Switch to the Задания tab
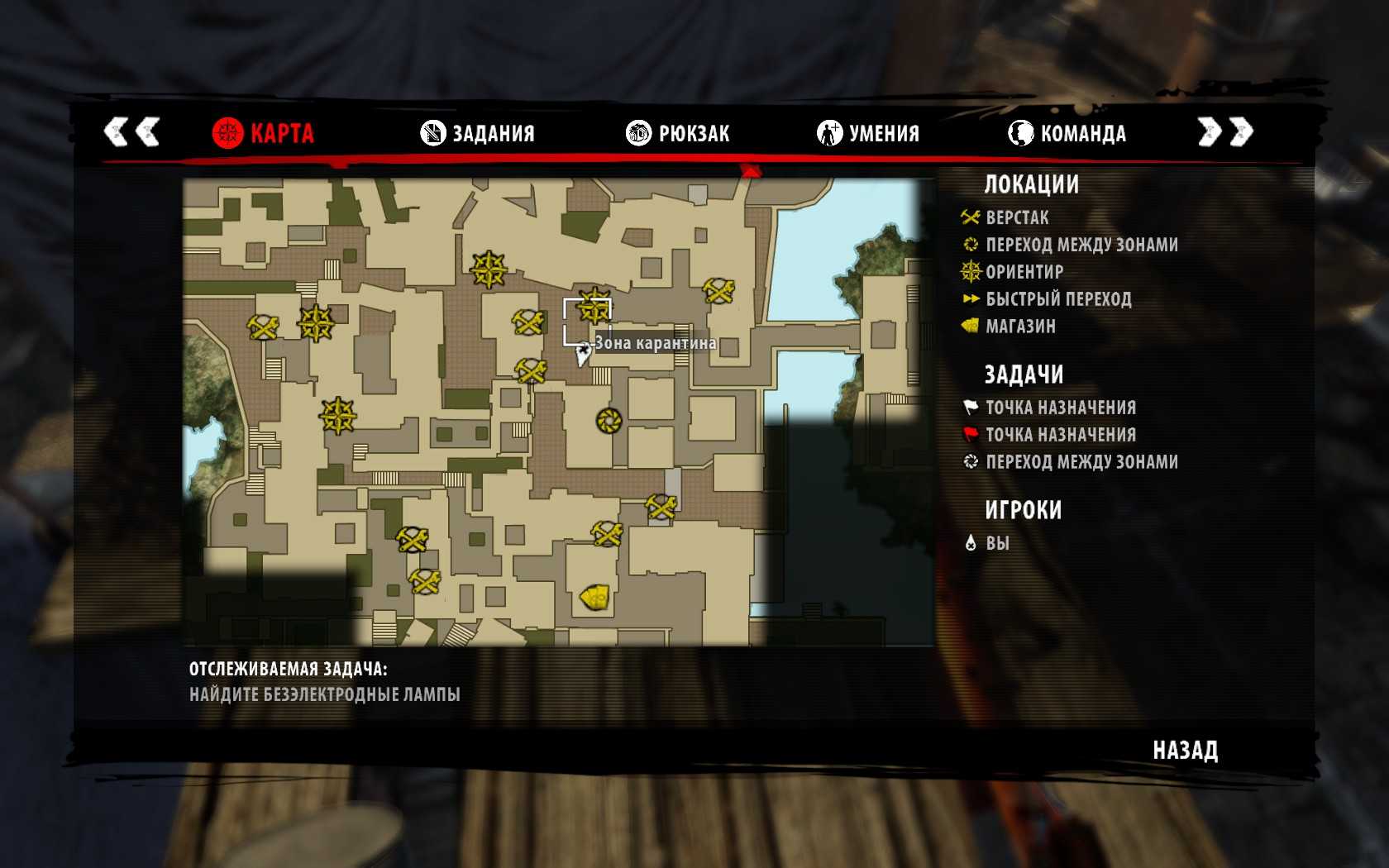 478,133
